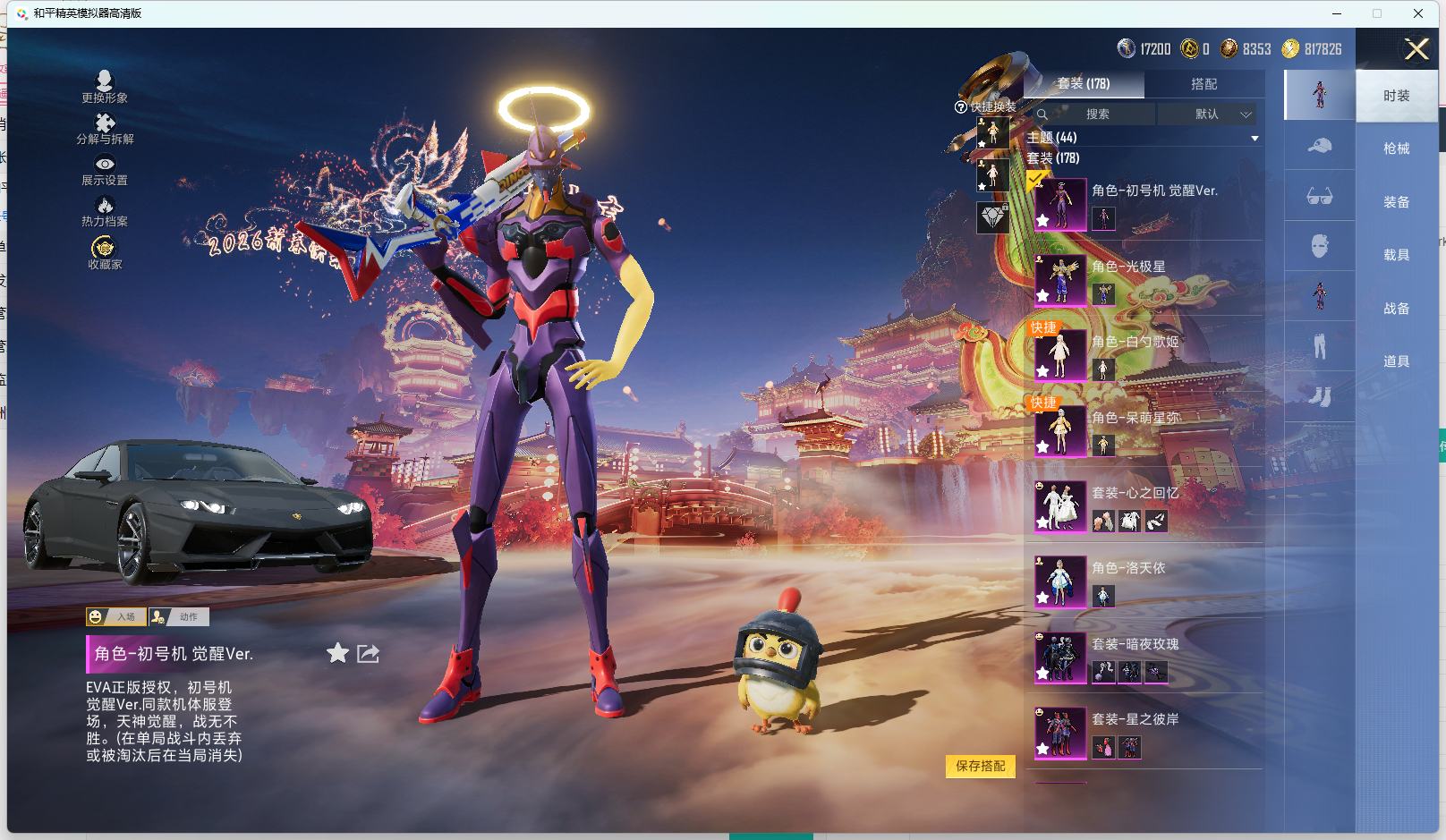Minimize the emulator window
1446x840 pixels.
[1337, 13]
